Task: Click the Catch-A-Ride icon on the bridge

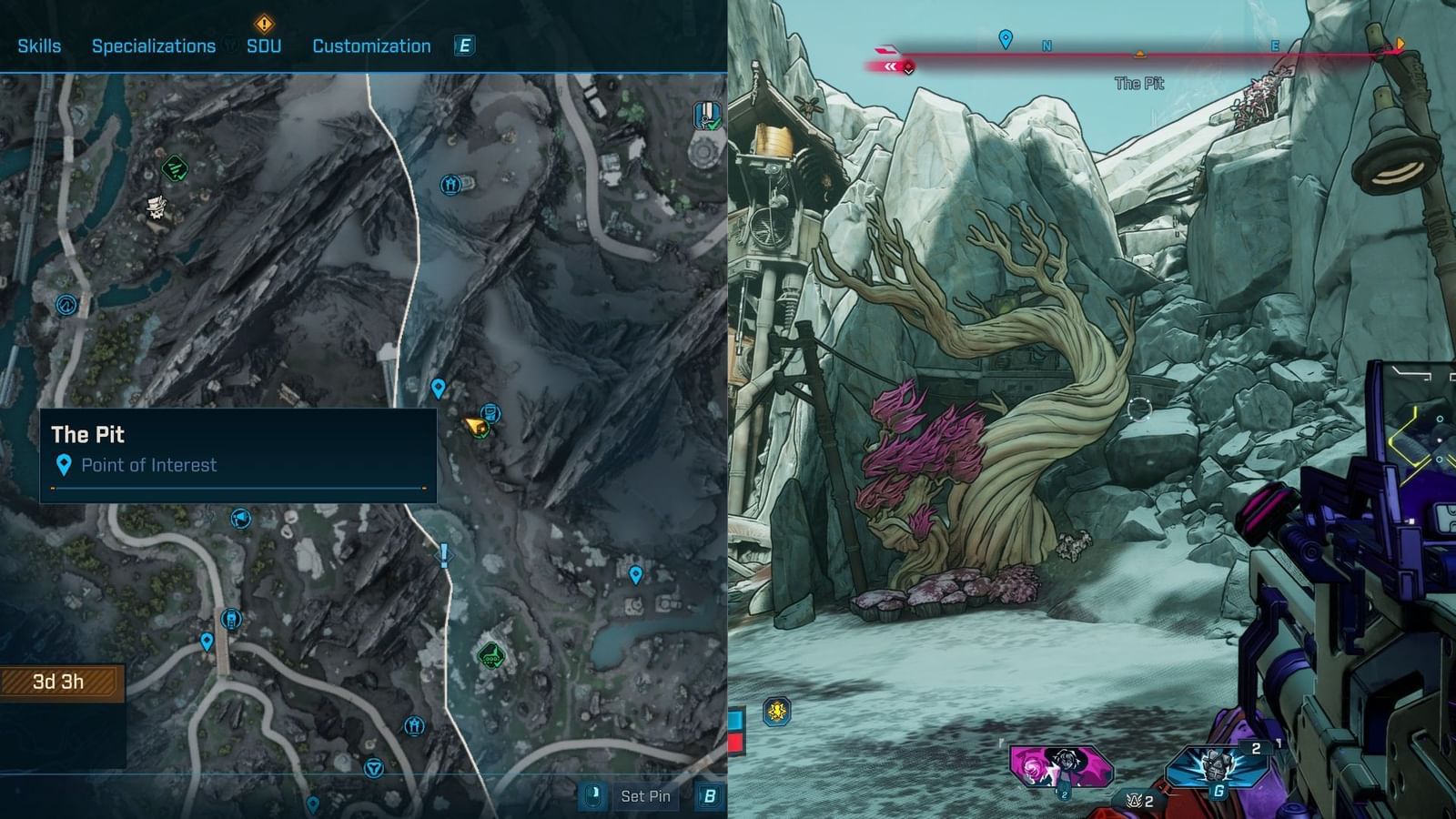Action: click(231, 619)
